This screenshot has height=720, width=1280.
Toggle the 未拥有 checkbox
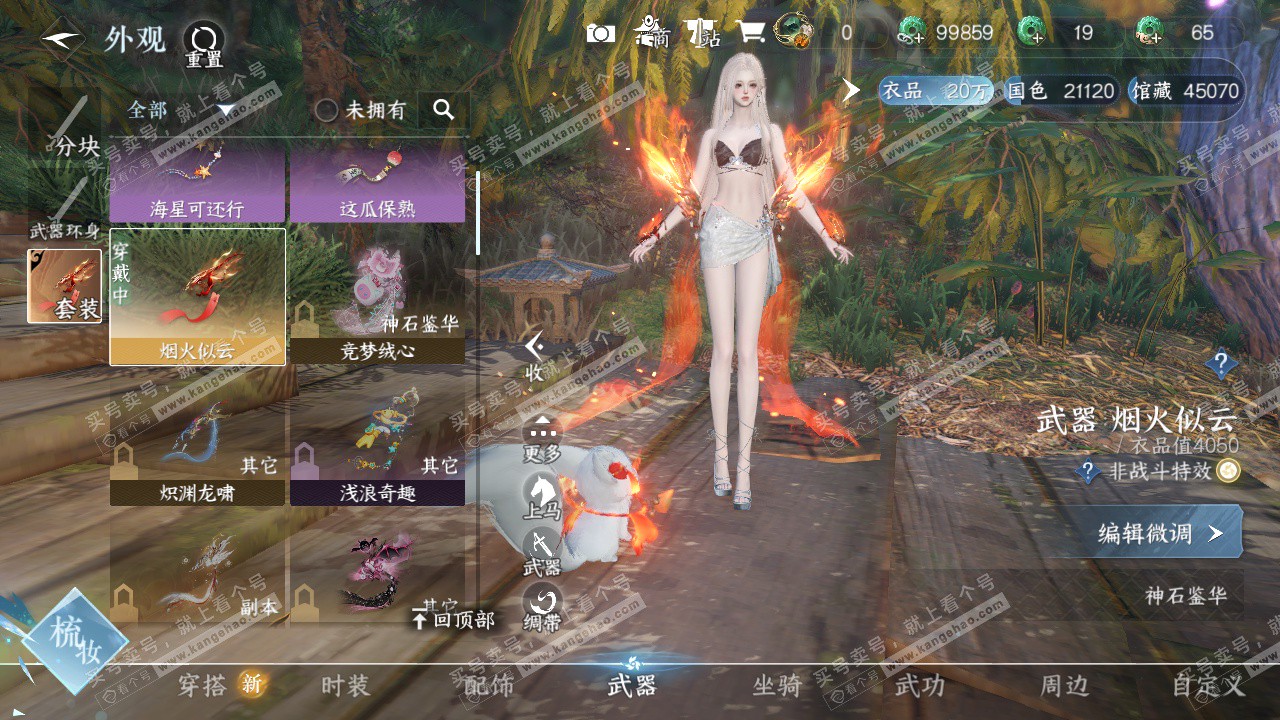[327, 110]
